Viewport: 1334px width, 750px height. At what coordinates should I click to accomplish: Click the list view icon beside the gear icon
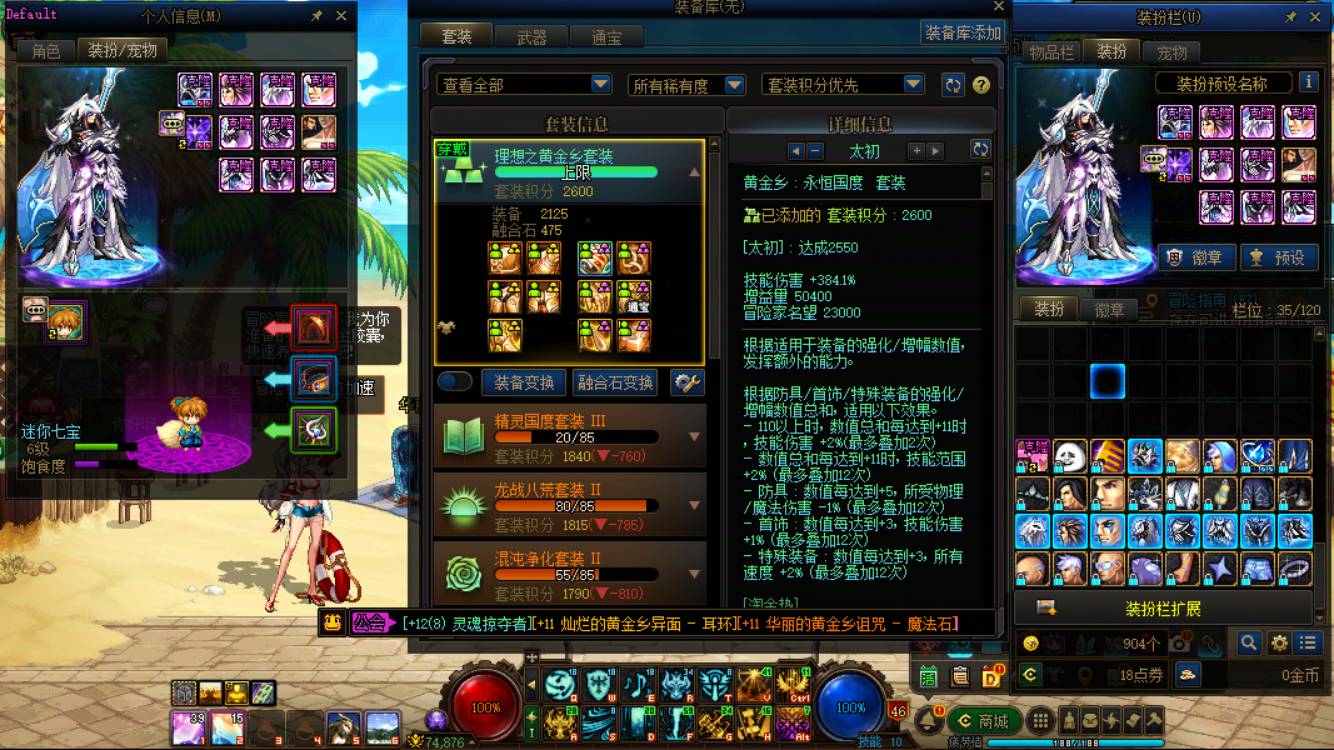[1308, 644]
